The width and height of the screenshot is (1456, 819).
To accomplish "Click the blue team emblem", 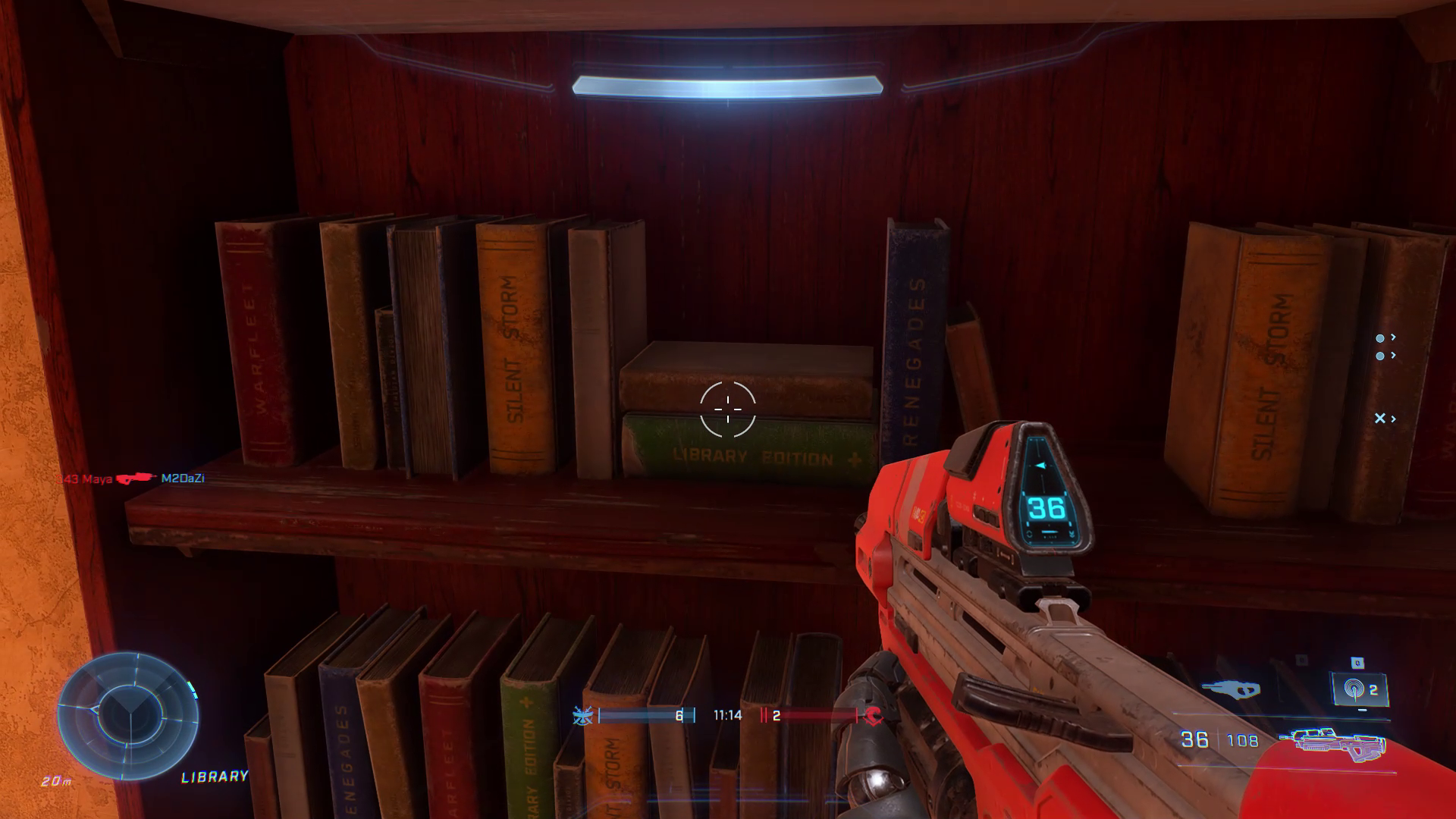I will (583, 715).
